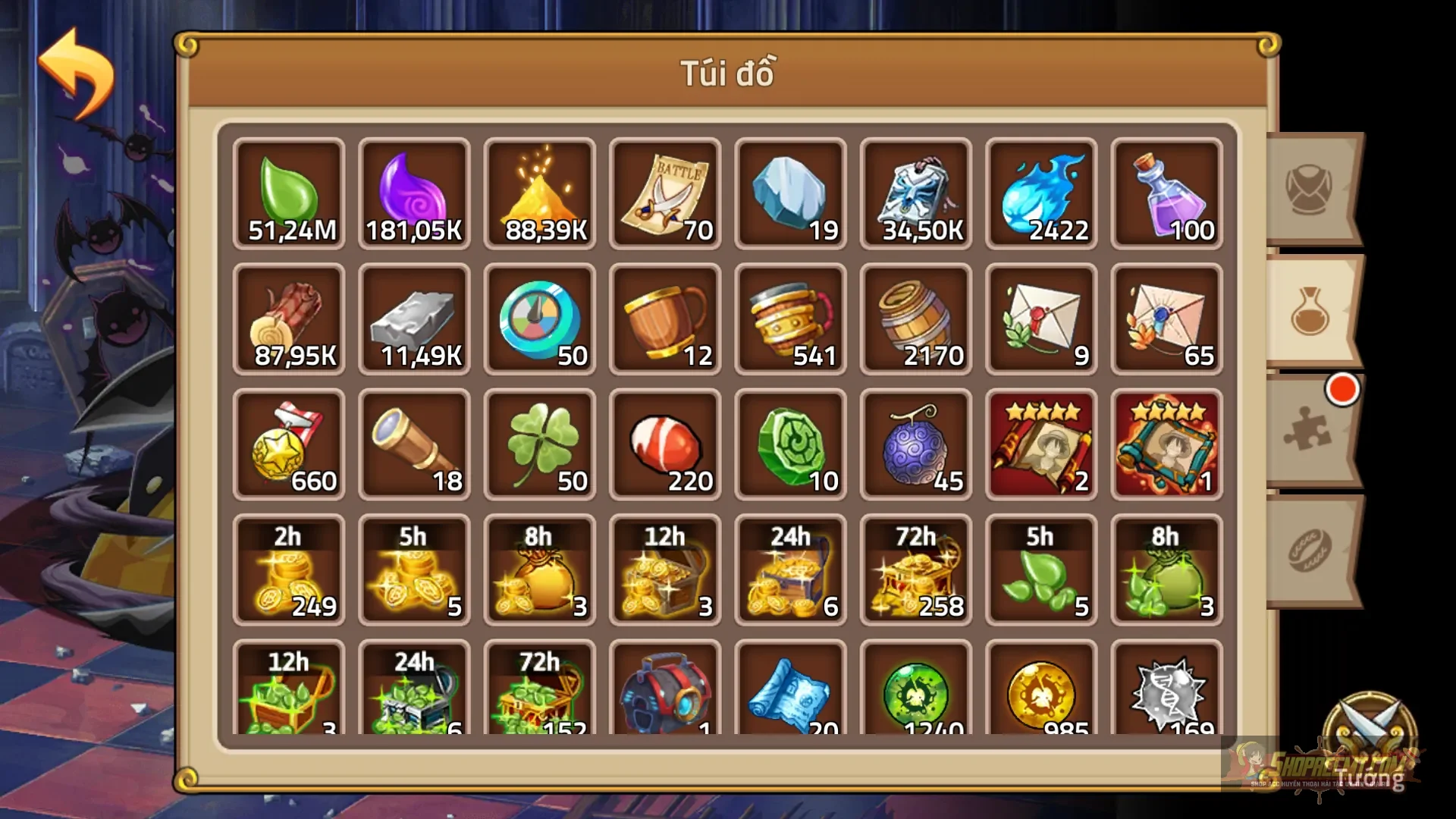1456x819 pixels.
Task: Select the telescope item showing 18
Action: (414, 444)
